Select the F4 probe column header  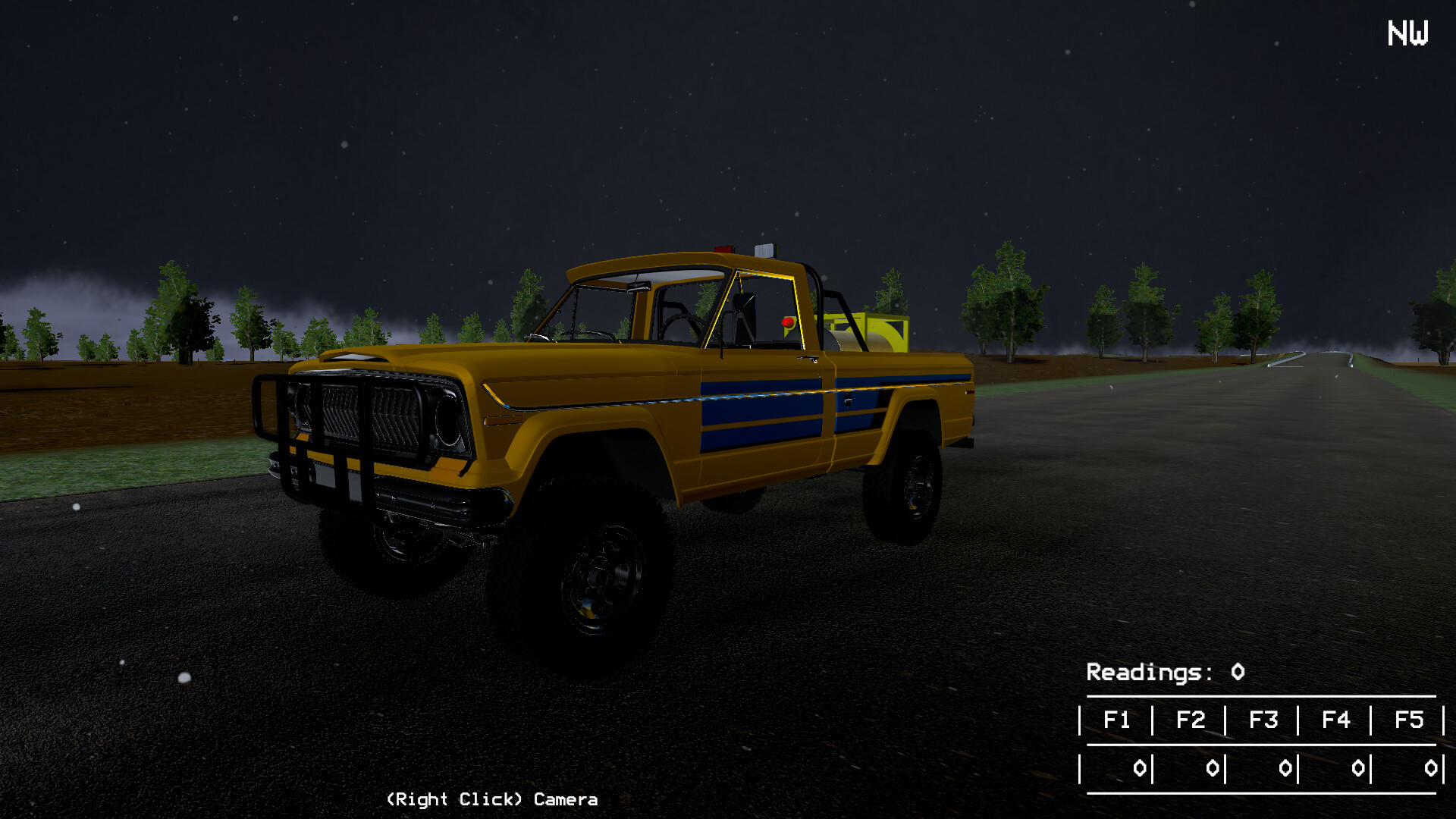pyautogui.click(x=1337, y=720)
